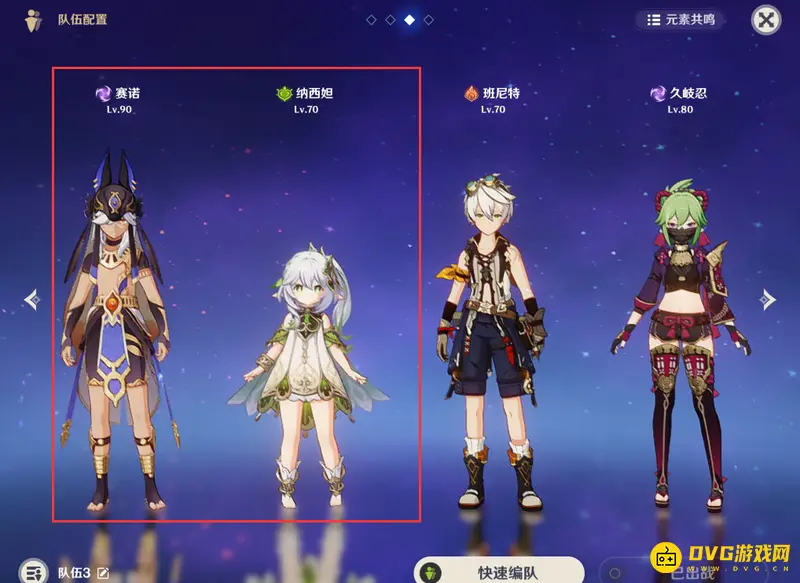Go to the next team with right arrow
The image size is (800, 583).
tap(768, 299)
